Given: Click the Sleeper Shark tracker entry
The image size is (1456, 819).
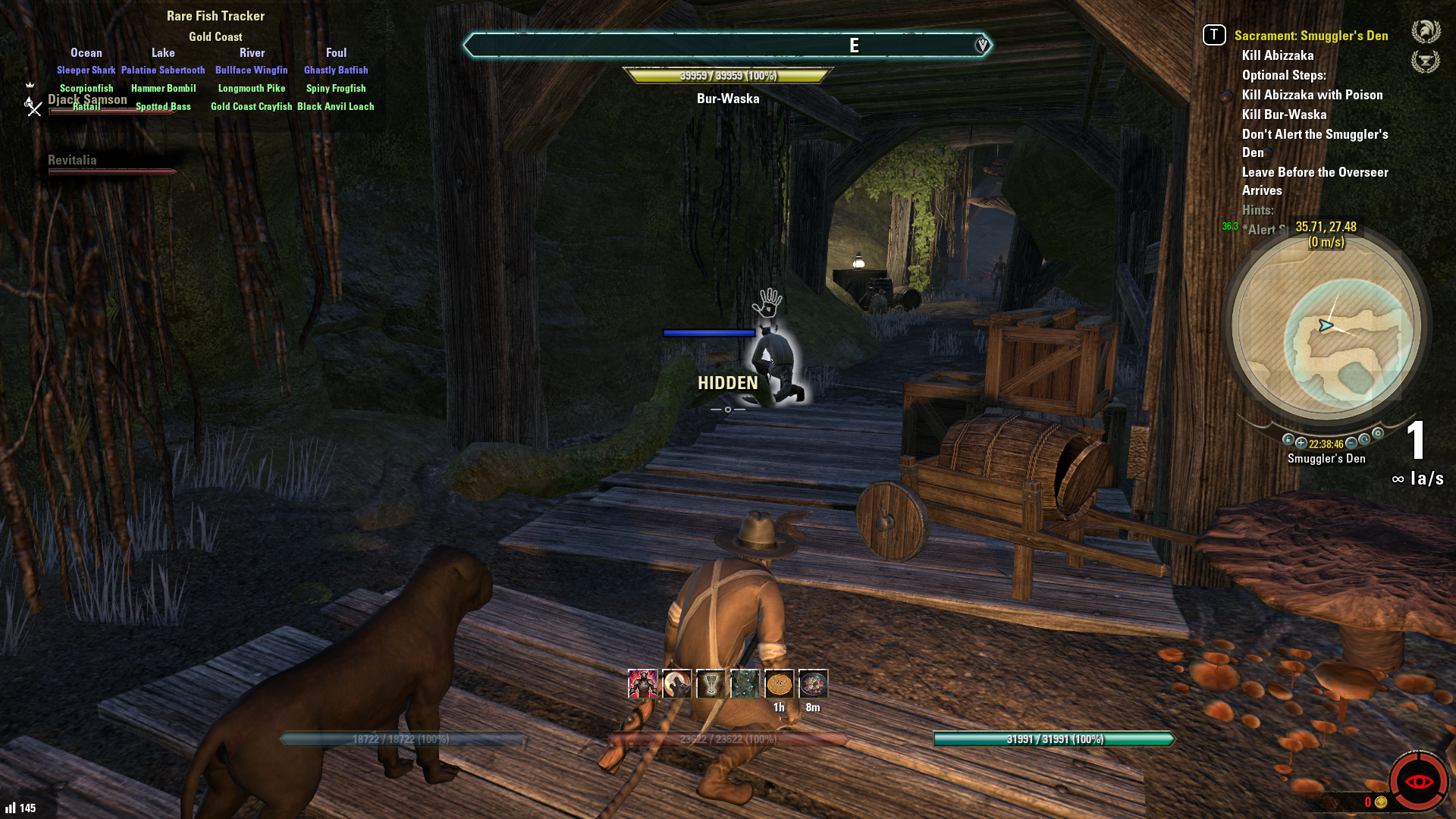Looking at the screenshot, I should (x=86, y=70).
